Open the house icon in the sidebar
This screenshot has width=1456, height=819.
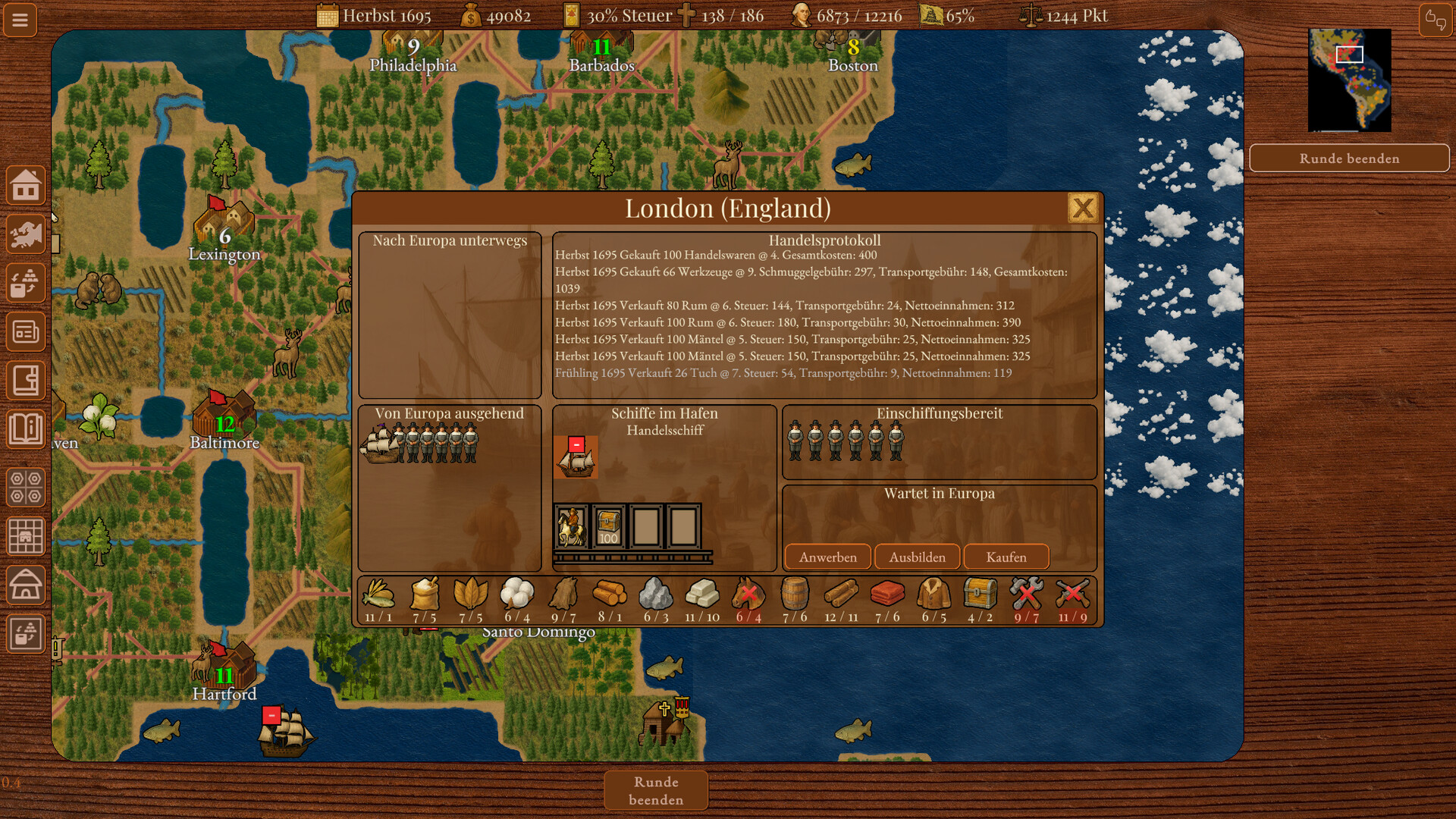(x=26, y=185)
